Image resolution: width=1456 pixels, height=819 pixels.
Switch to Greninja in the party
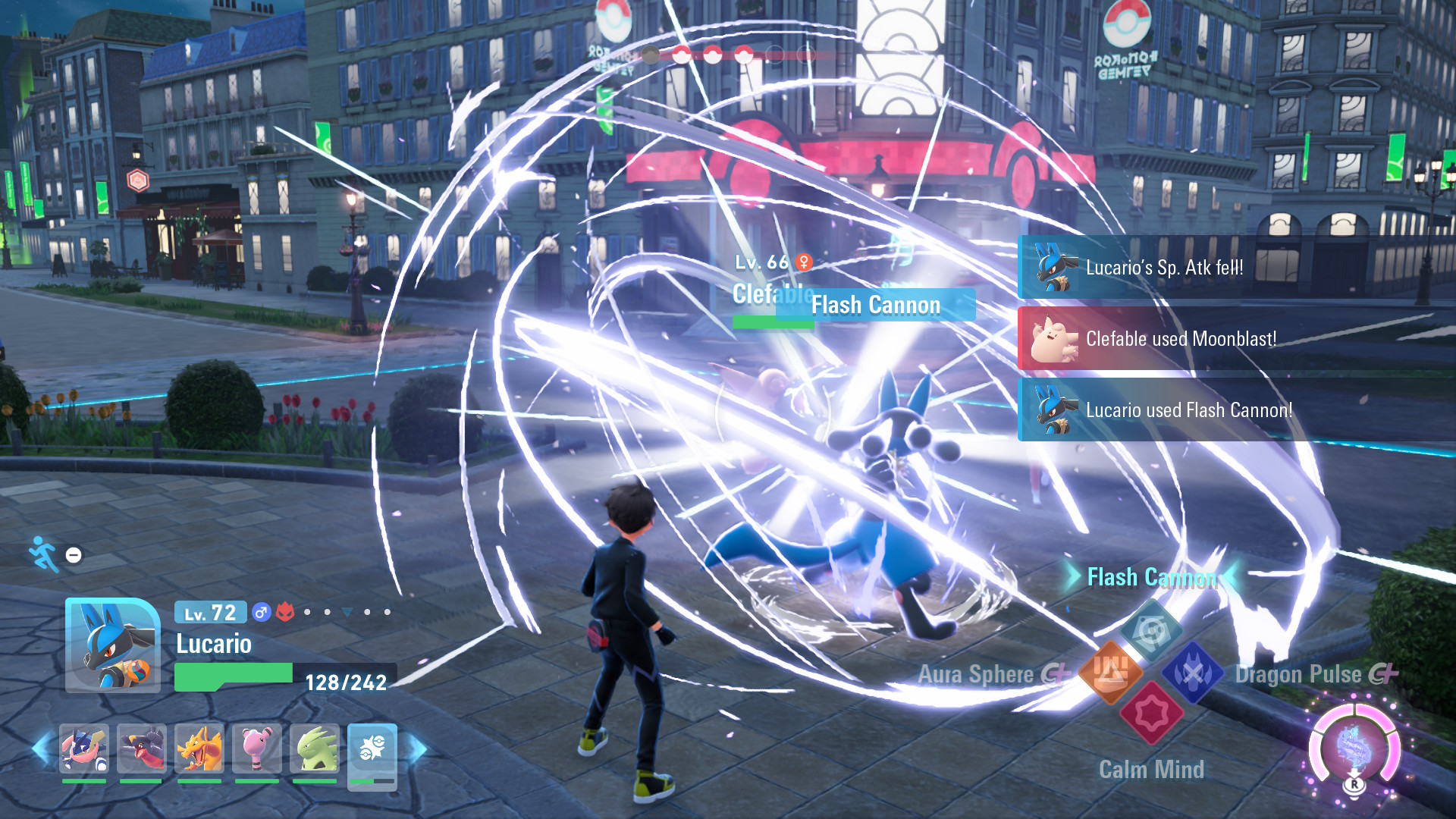[84, 749]
